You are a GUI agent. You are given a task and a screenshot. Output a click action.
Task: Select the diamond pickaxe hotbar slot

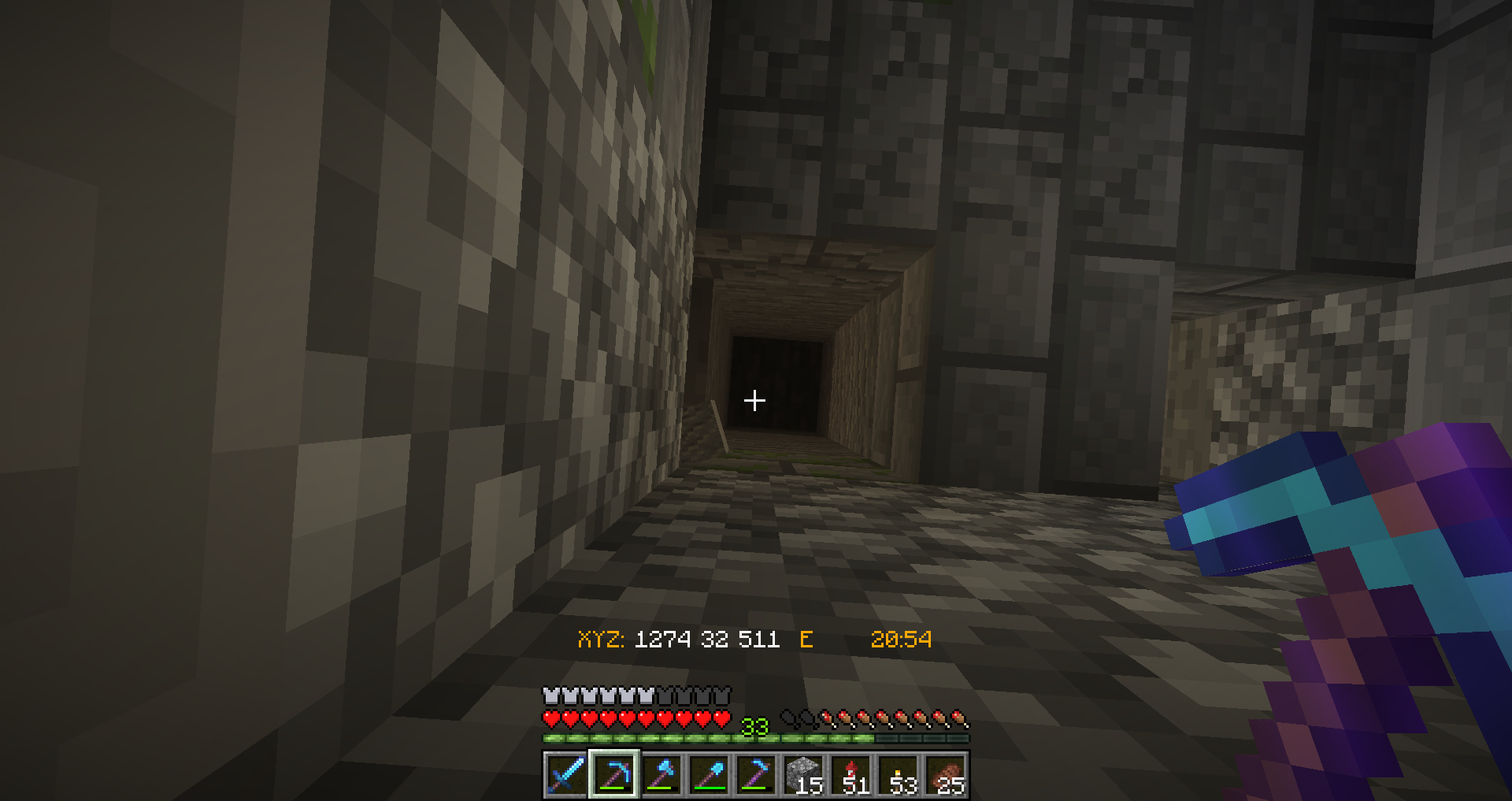click(614, 774)
